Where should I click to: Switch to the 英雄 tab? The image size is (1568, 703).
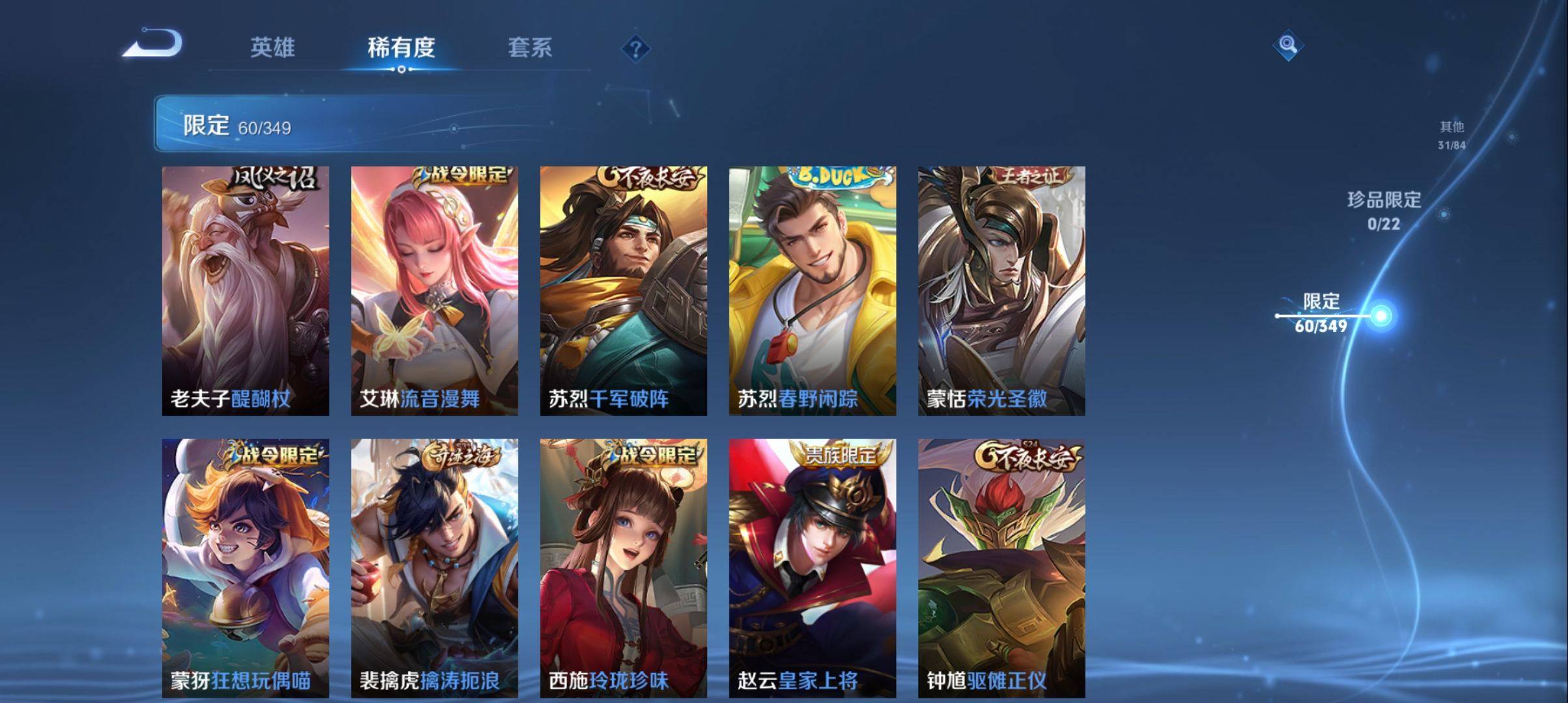click(x=272, y=48)
